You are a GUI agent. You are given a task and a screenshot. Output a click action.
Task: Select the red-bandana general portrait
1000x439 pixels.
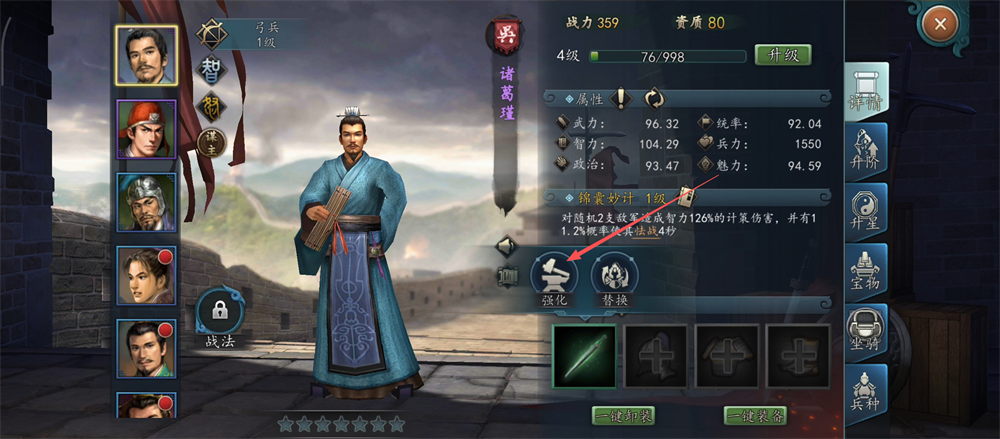tap(147, 129)
